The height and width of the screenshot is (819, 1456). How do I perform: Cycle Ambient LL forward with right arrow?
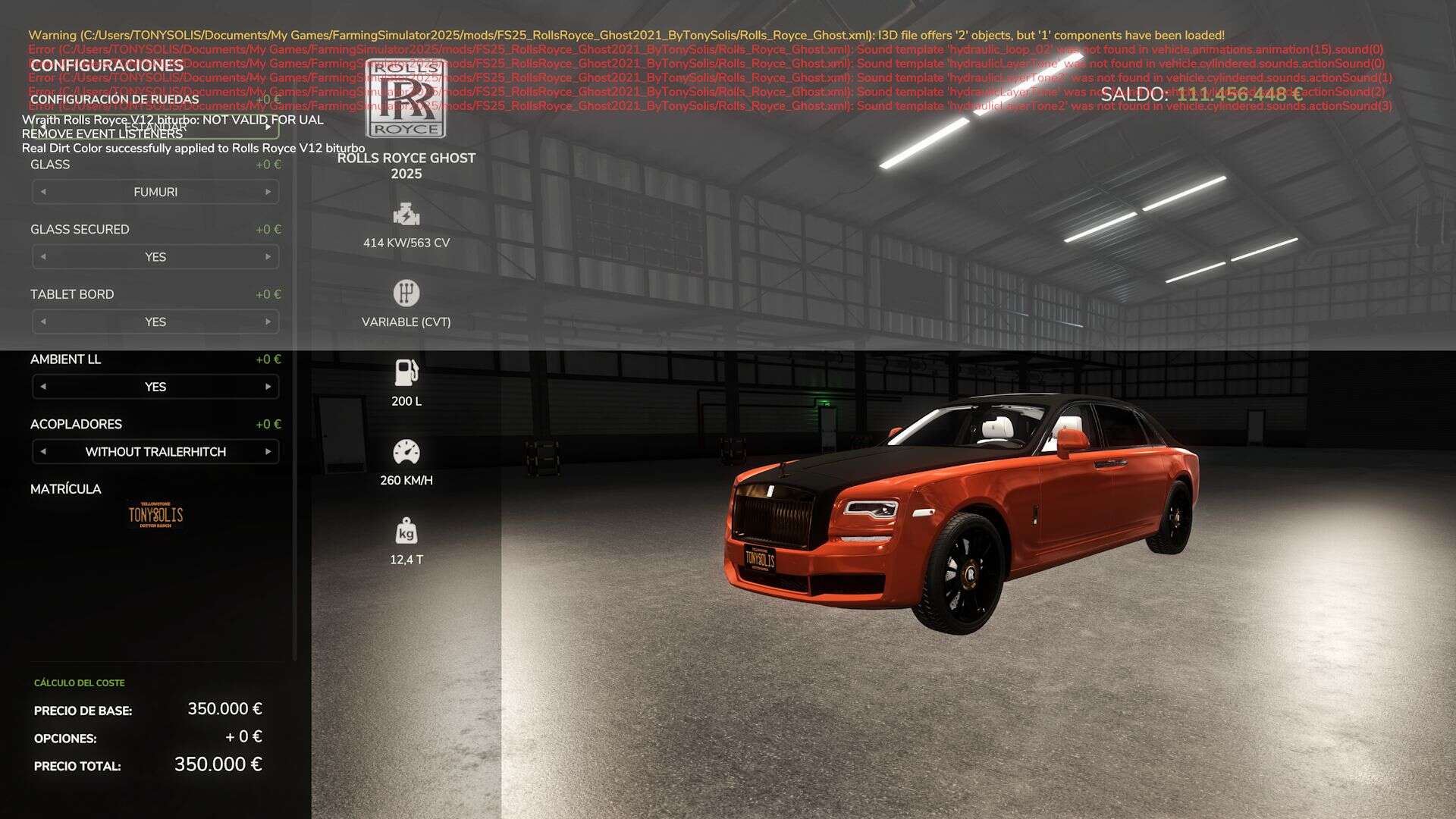pos(268,387)
